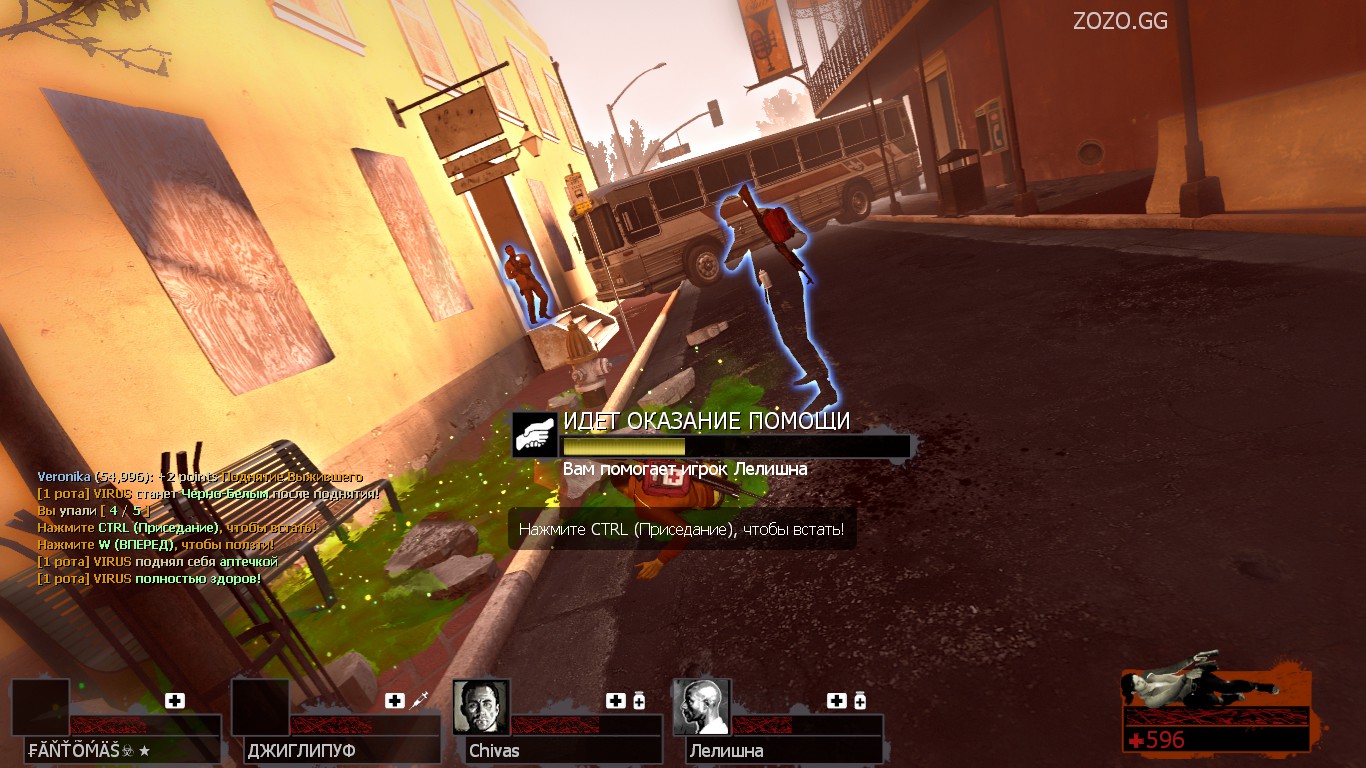Viewport: 1366px width, 768px height.
Task: Click Chivas's pain pills bottle icon
Action: pyautogui.click(x=639, y=701)
